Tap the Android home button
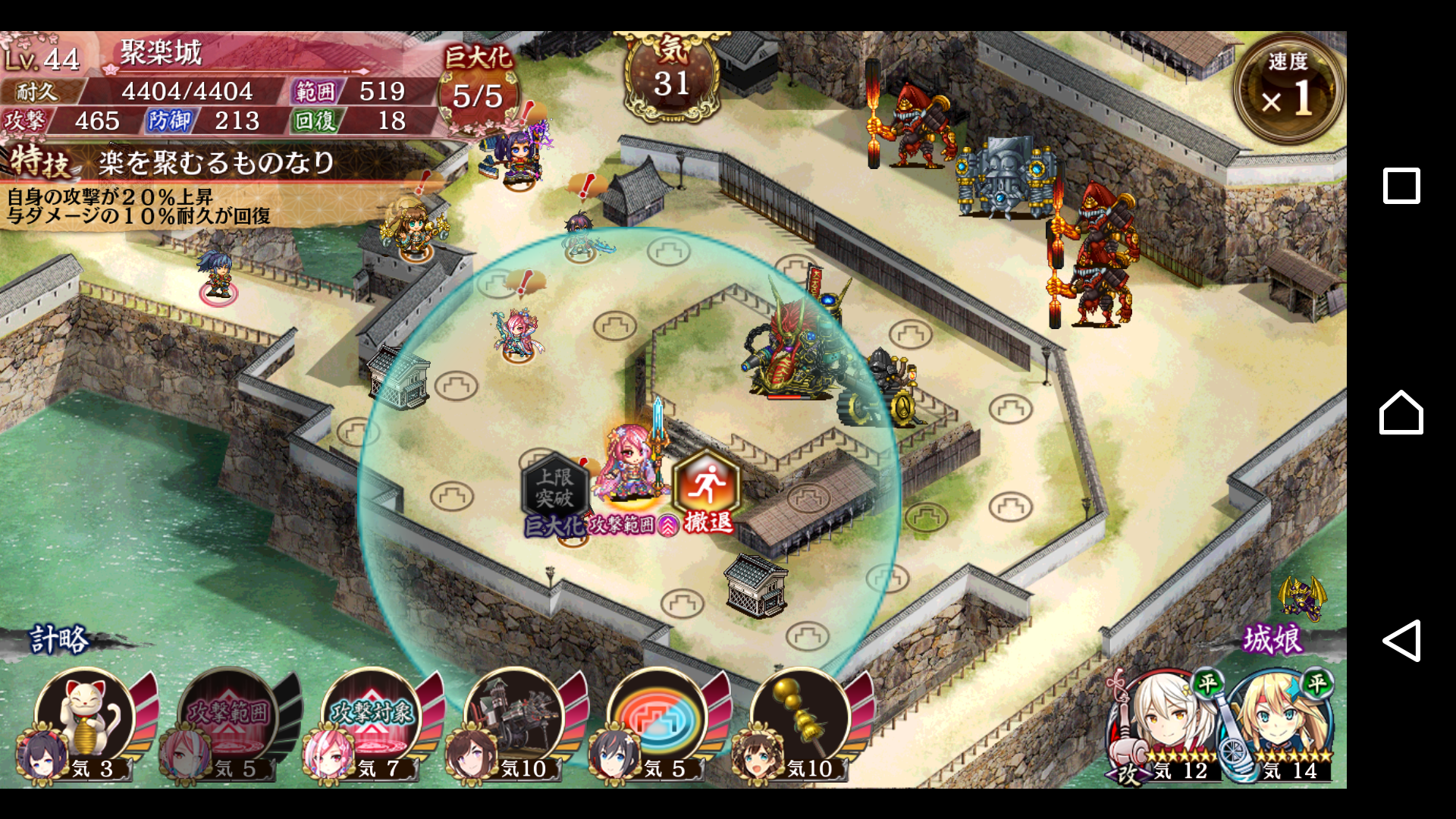This screenshot has height=819, width=1456. point(1401,413)
